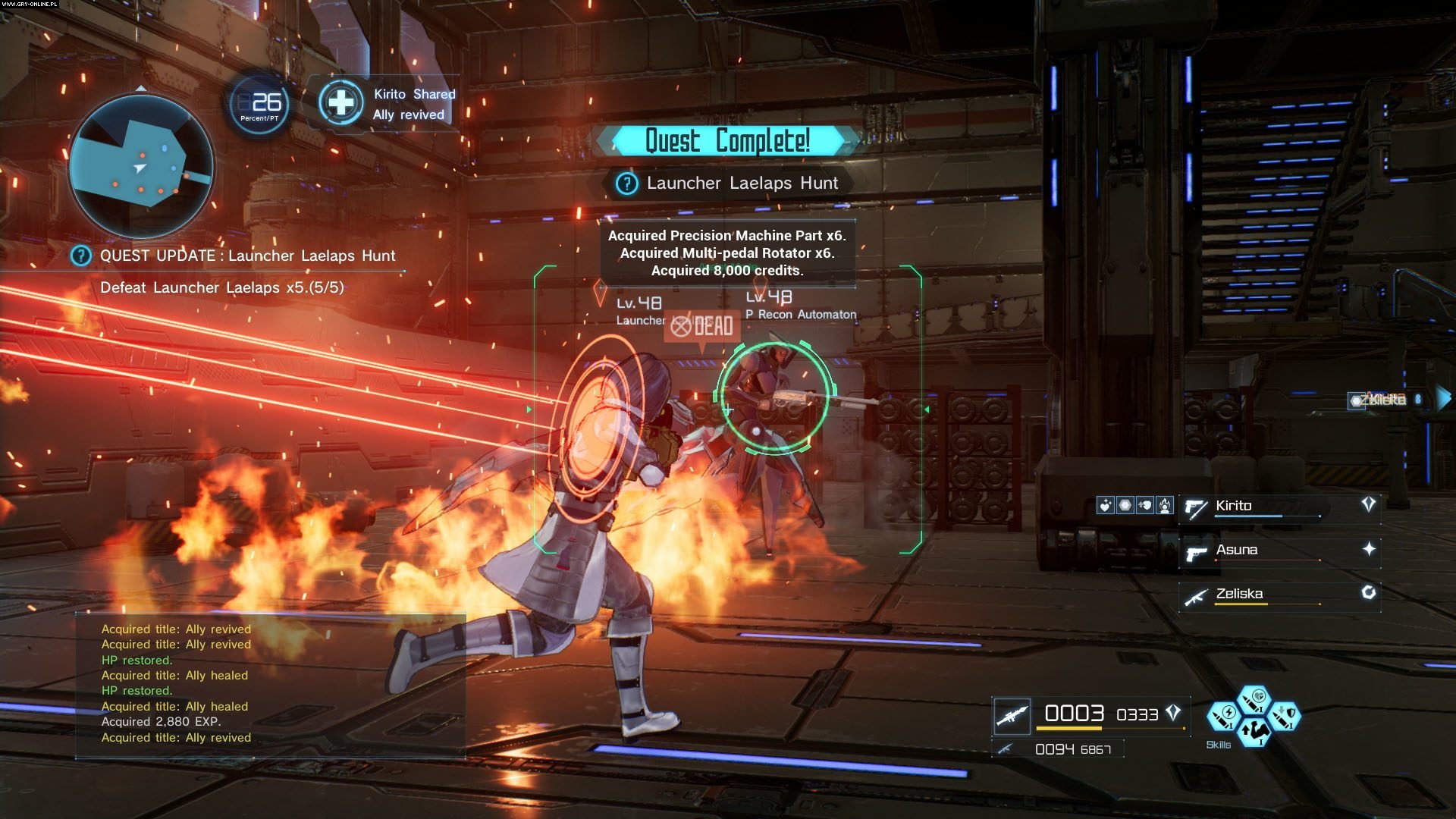Switch to the secondary assault rifle slot
Screen dimensions: 1456x819
(x=1006, y=749)
